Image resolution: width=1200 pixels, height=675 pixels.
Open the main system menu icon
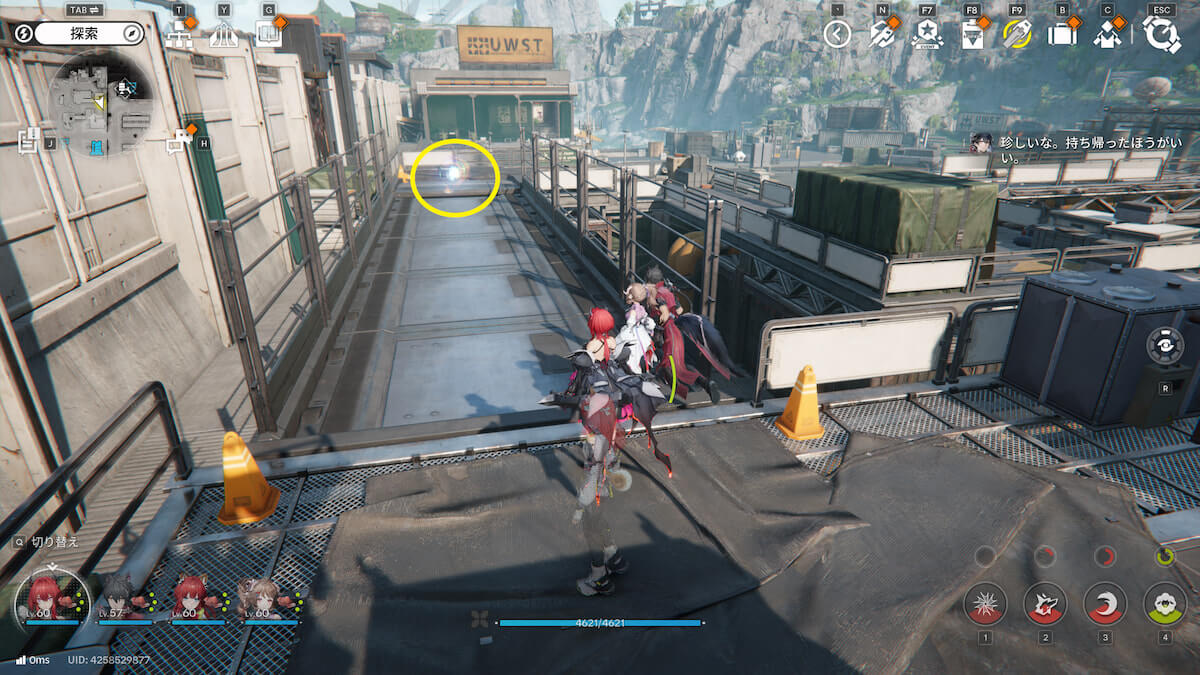point(1161,34)
